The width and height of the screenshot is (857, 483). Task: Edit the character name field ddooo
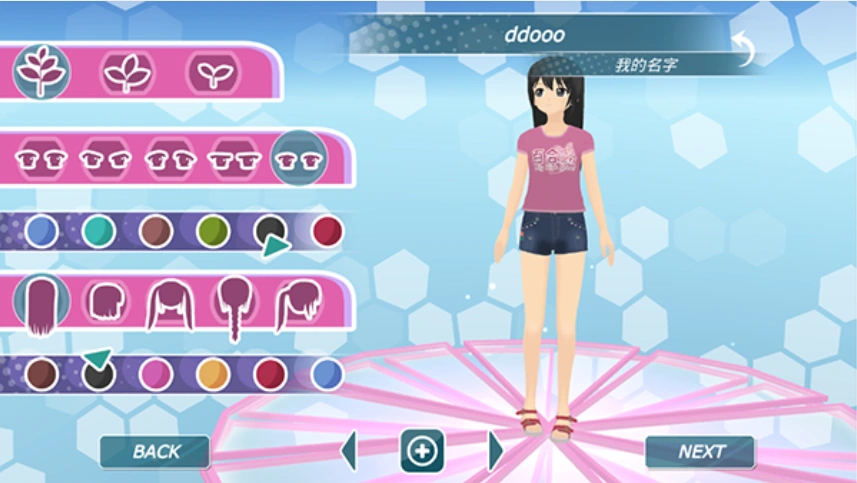click(x=534, y=35)
